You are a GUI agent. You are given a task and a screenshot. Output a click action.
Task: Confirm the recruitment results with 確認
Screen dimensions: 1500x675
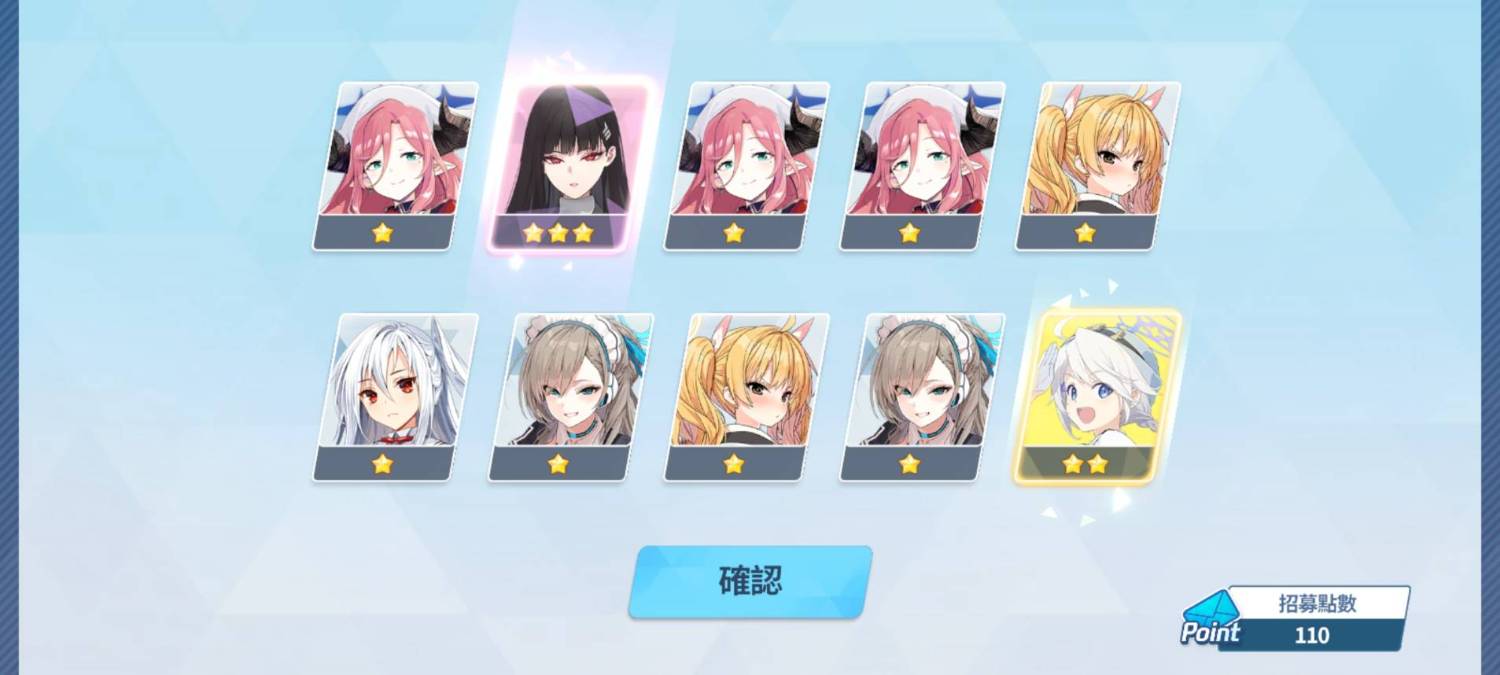tap(750, 581)
